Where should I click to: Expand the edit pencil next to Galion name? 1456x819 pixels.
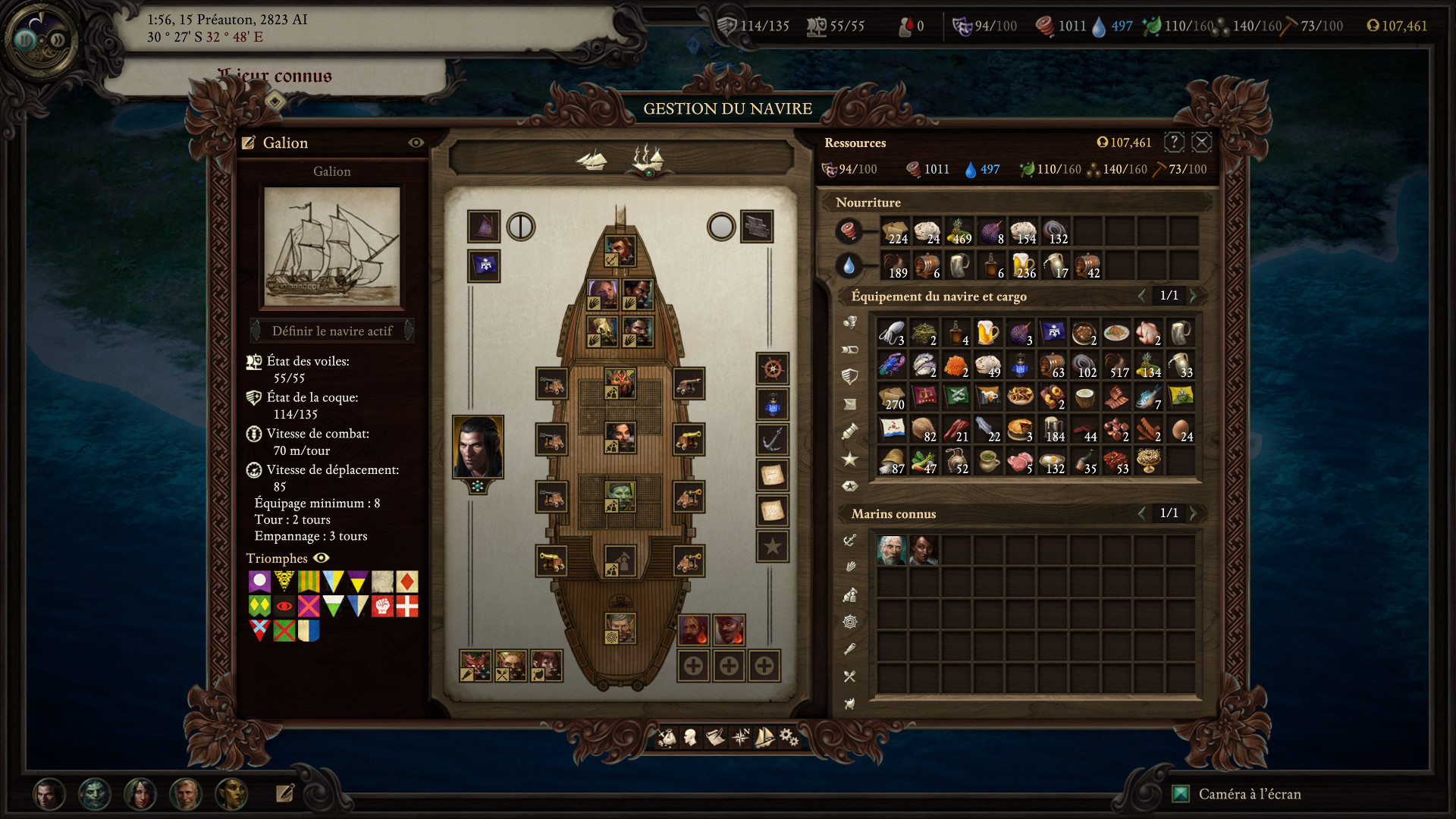click(248, 142)
